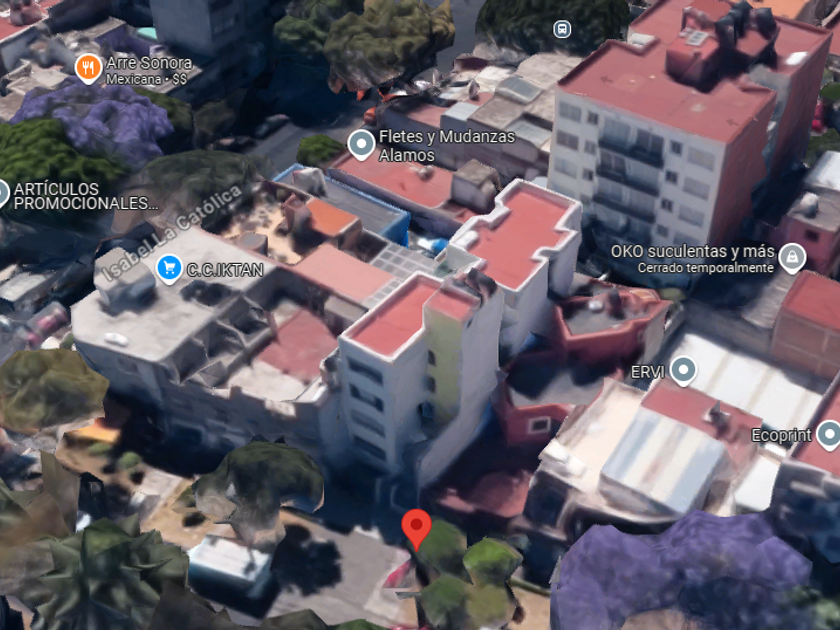Choose the ERVI location pin

pos(683,372)
